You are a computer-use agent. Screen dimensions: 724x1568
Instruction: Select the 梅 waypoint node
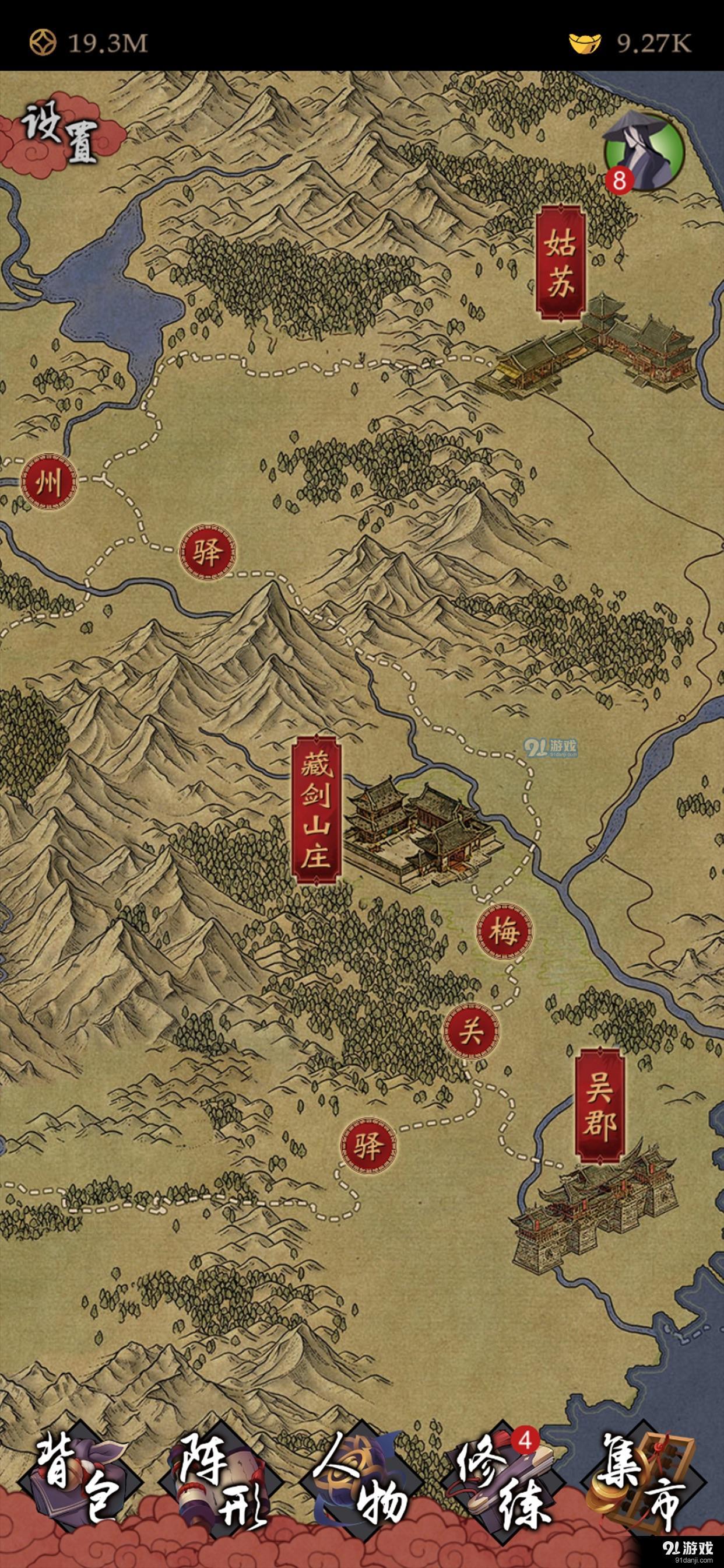click(x=504, y=932)
